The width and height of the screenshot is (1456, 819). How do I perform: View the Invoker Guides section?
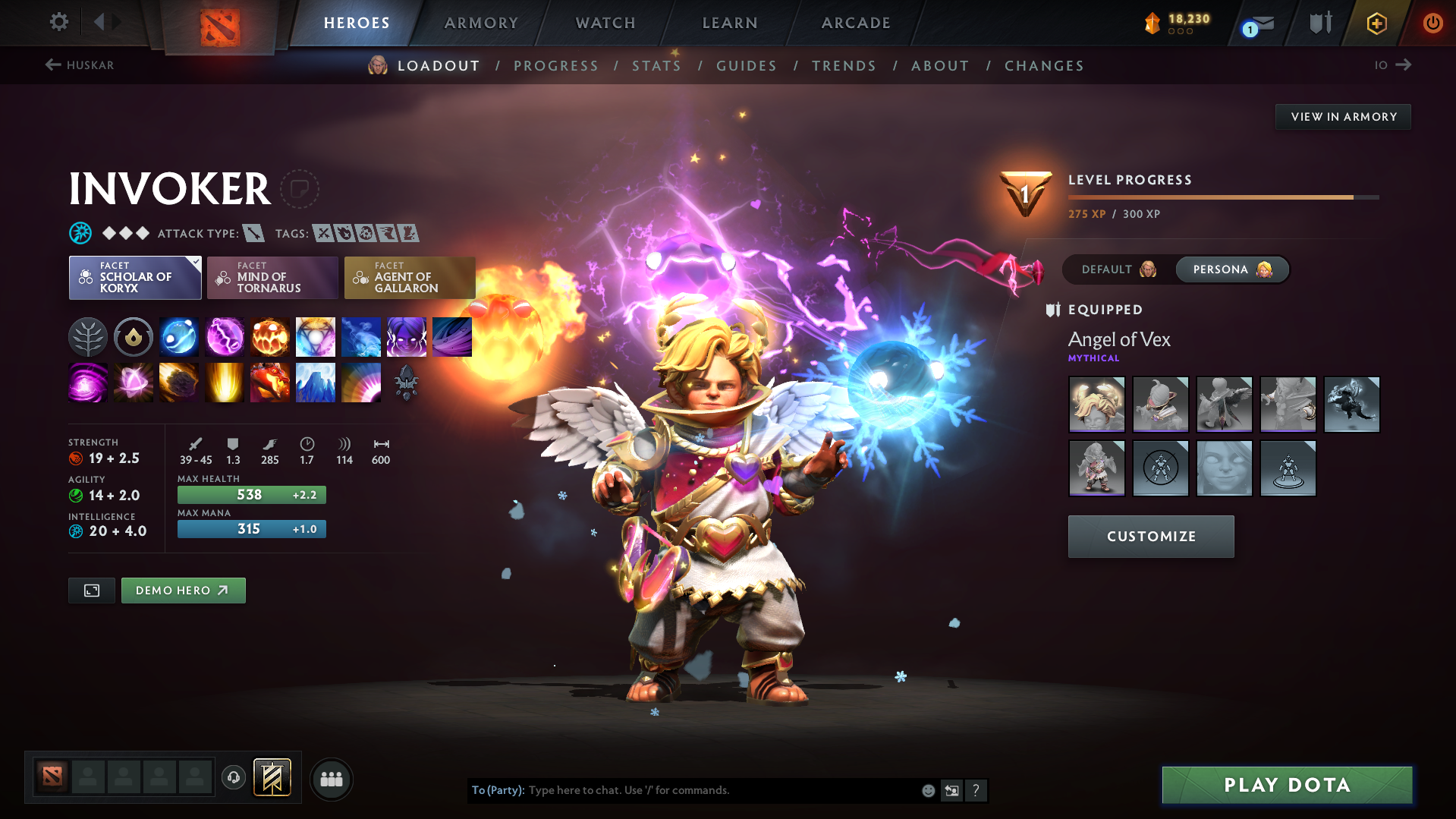(x=747, y=66)
